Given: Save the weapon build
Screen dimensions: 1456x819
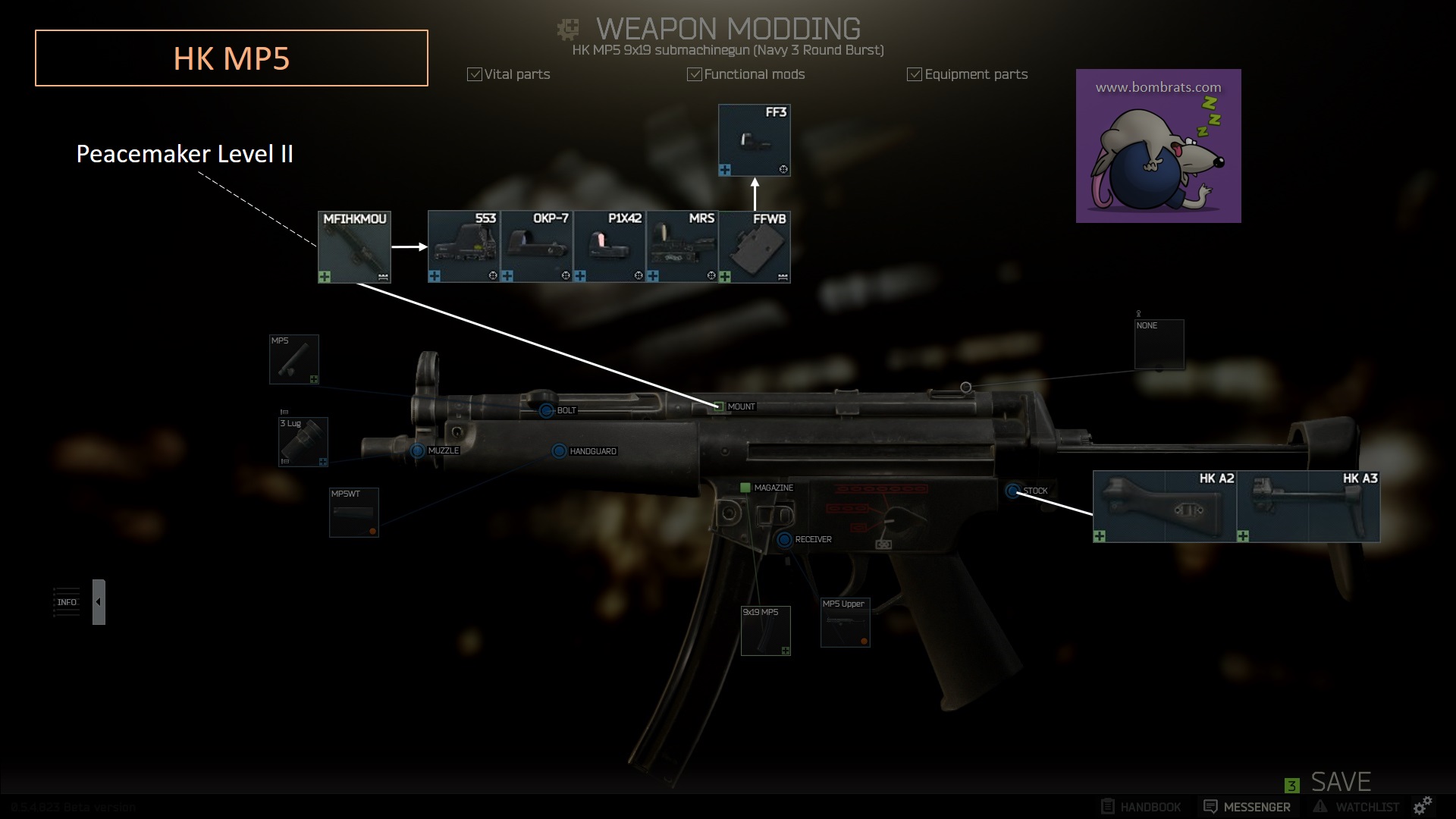Looking at the screenshot, I should point(1340,782).
